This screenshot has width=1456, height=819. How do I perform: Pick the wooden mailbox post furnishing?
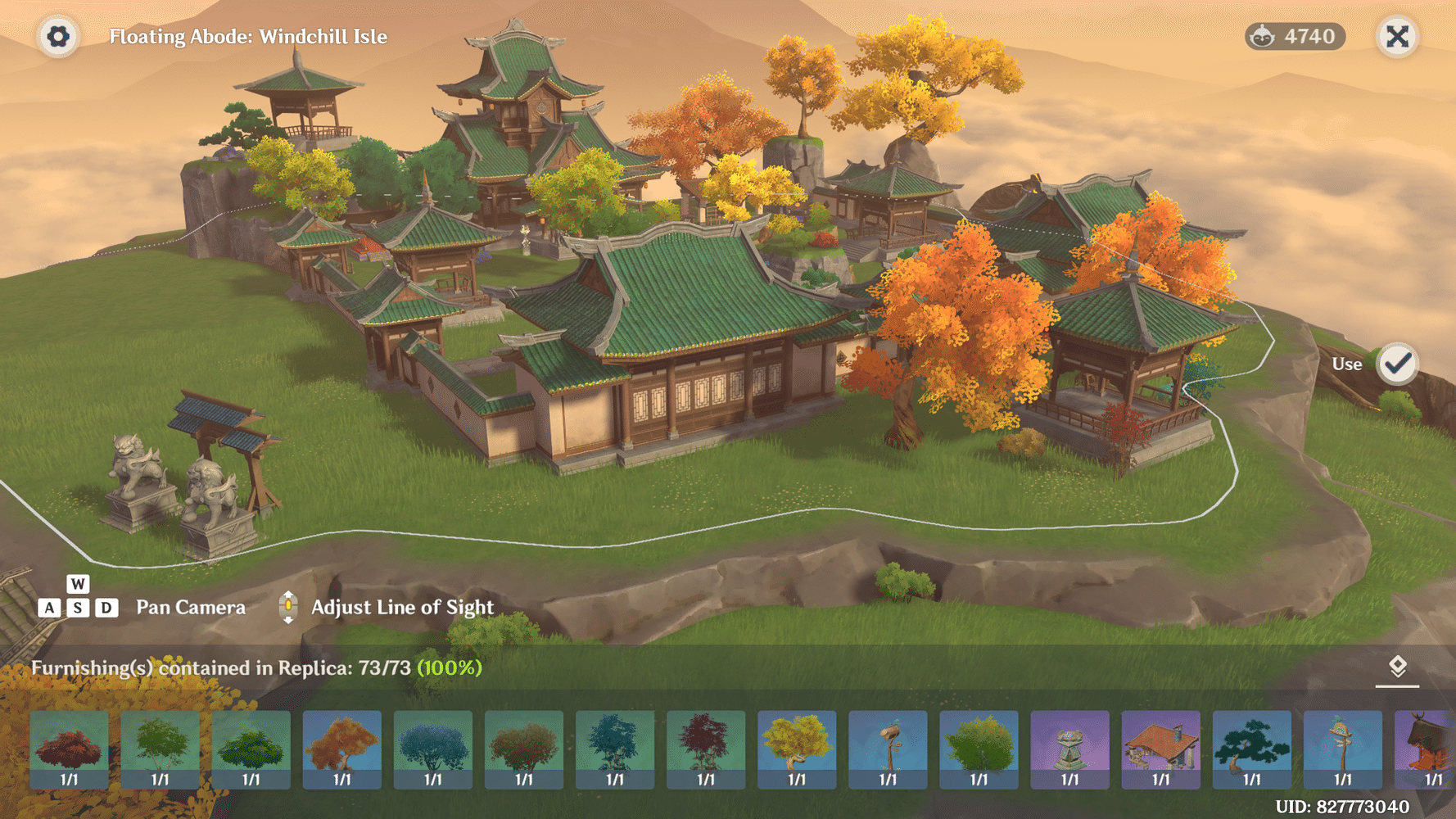click(888, 749)
